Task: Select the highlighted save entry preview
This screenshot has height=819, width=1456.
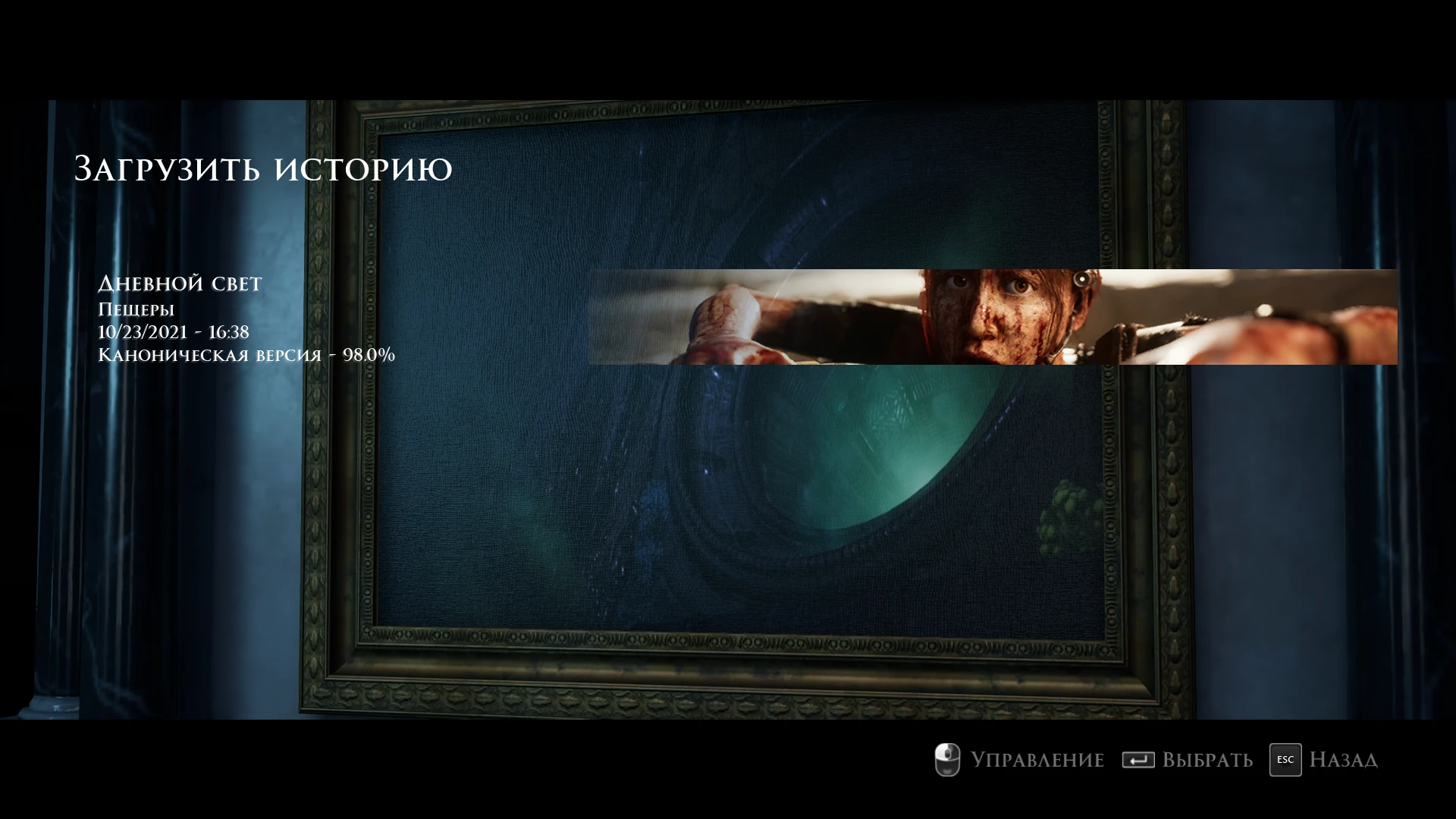Action: pos(834,318)
